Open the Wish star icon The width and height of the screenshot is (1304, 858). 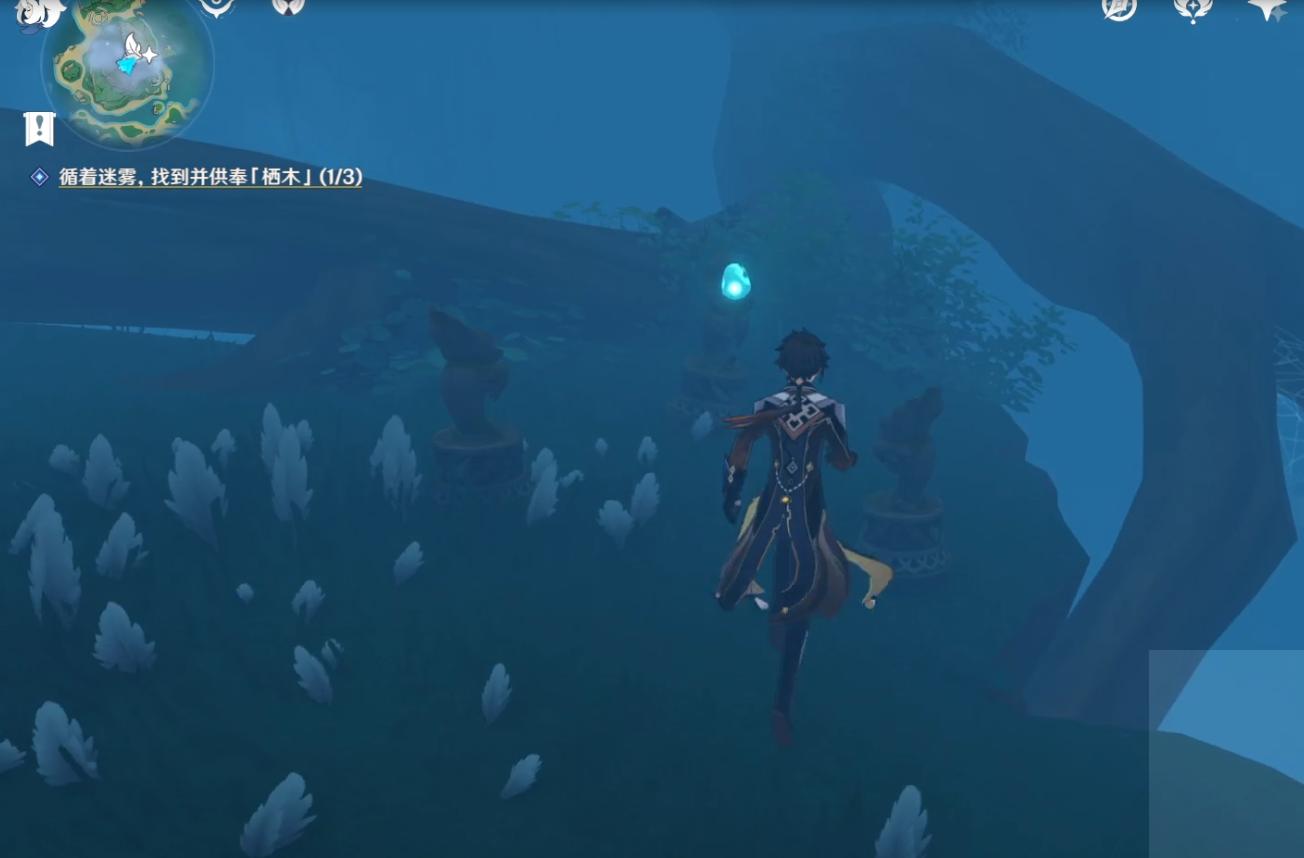[1268, 9]
